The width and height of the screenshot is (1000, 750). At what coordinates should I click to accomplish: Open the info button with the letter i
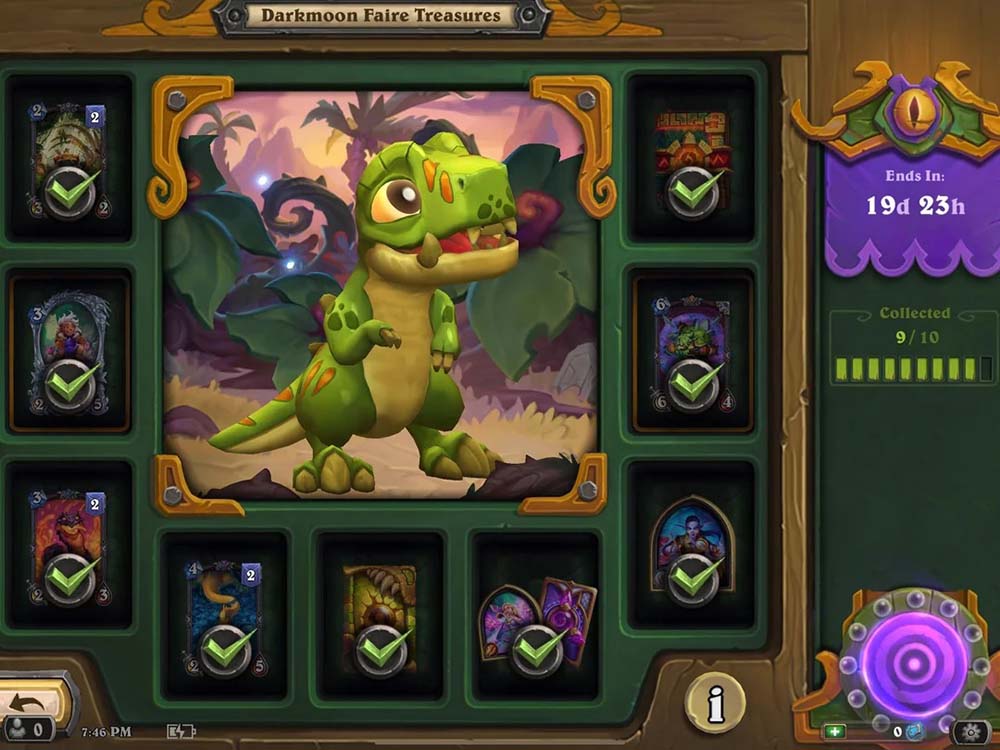pyautogui.click(x=714, y=704)
